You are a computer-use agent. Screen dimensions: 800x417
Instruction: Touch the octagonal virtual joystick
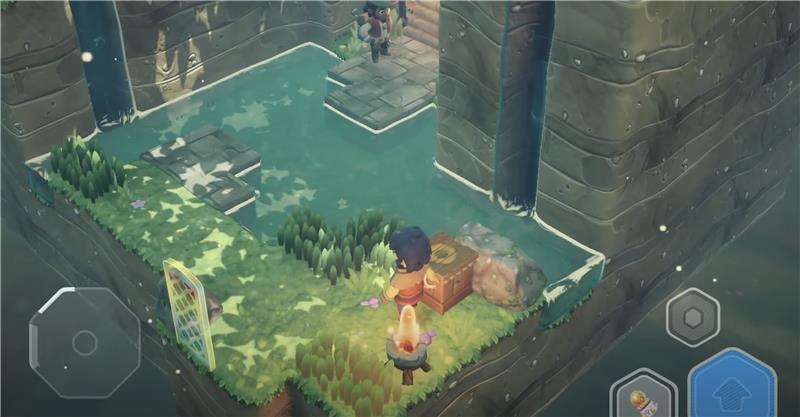84,342
